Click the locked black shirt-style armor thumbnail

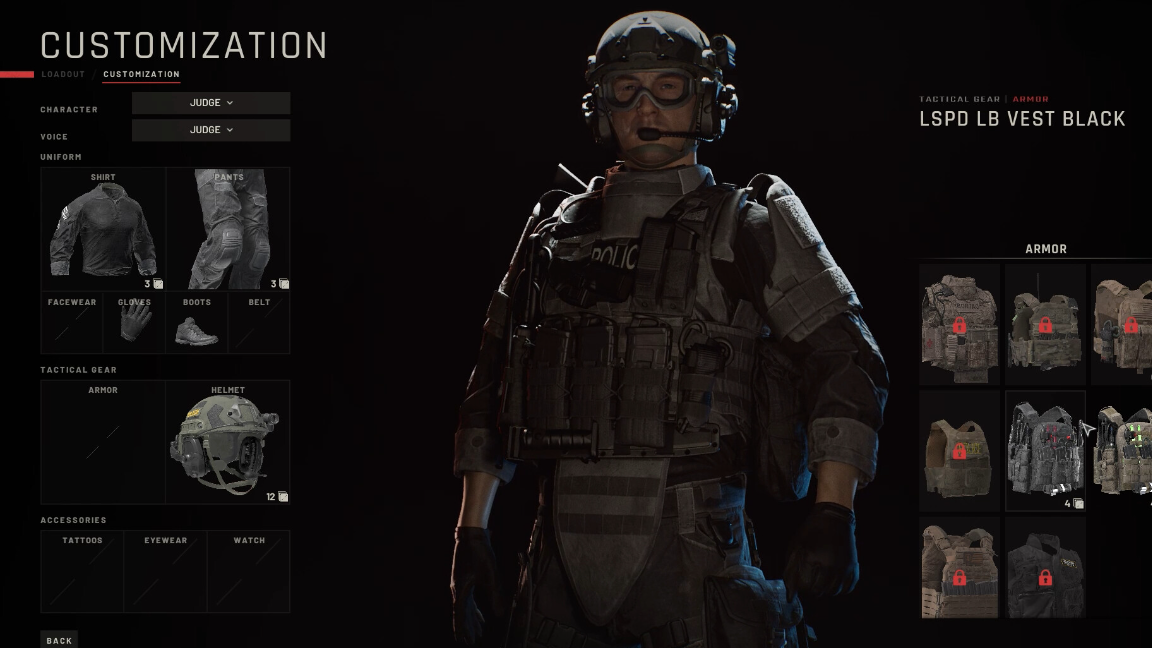pyautogui.click(x=1044, y=567)
